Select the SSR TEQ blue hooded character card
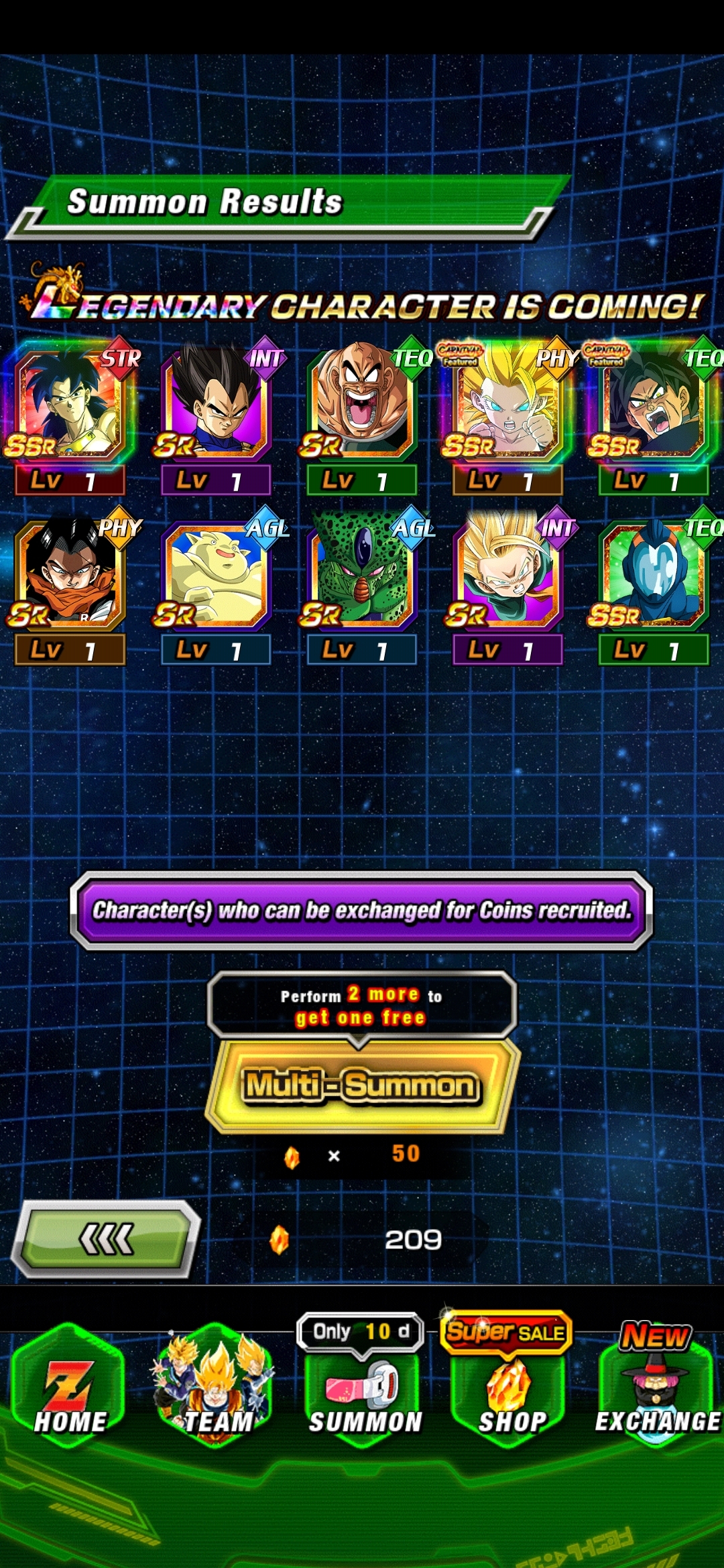The height and width of the screenshot is (1568, 724). click(x=654, y=575)
